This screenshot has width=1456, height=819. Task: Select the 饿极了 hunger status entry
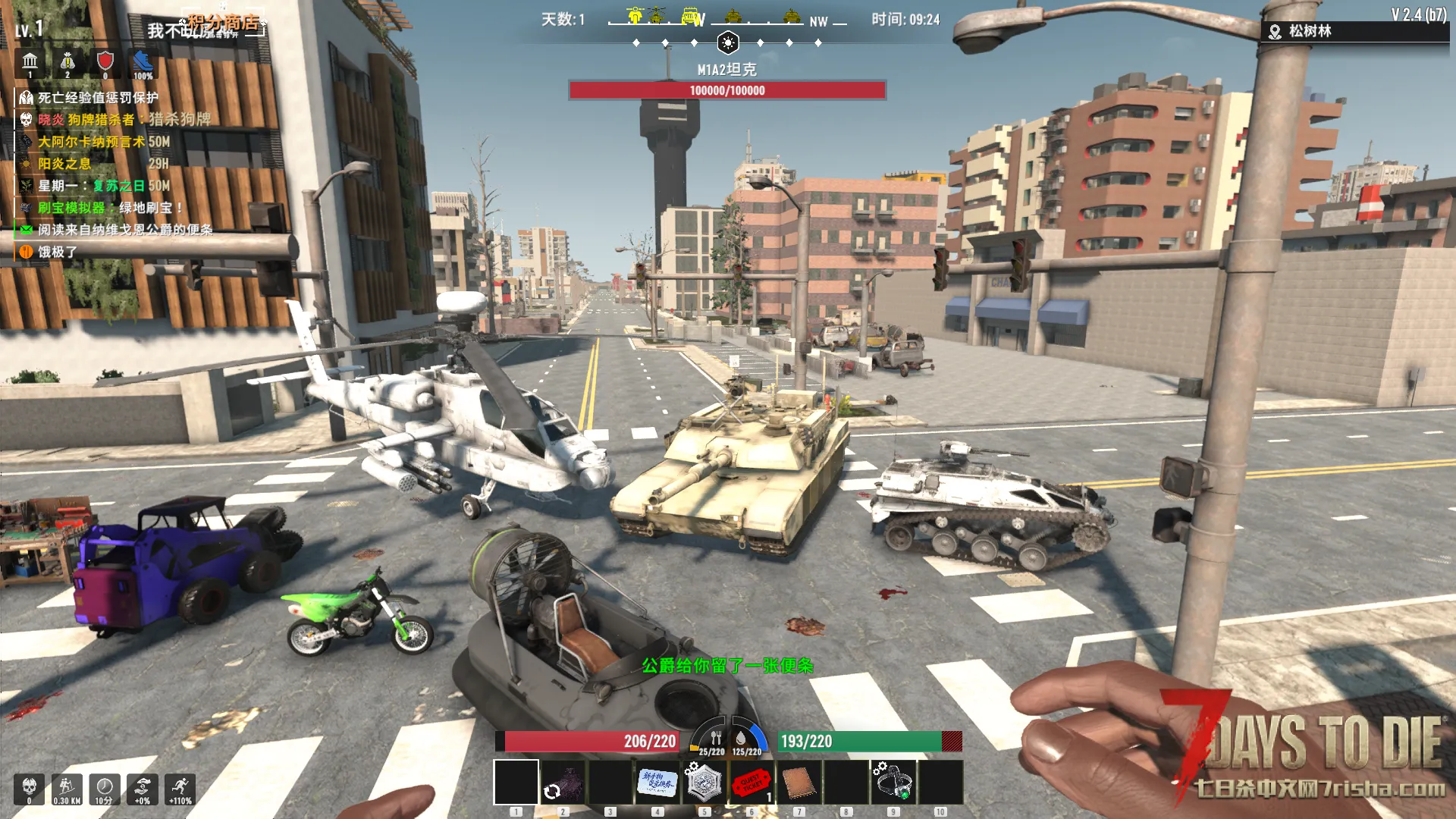(58, 252)
